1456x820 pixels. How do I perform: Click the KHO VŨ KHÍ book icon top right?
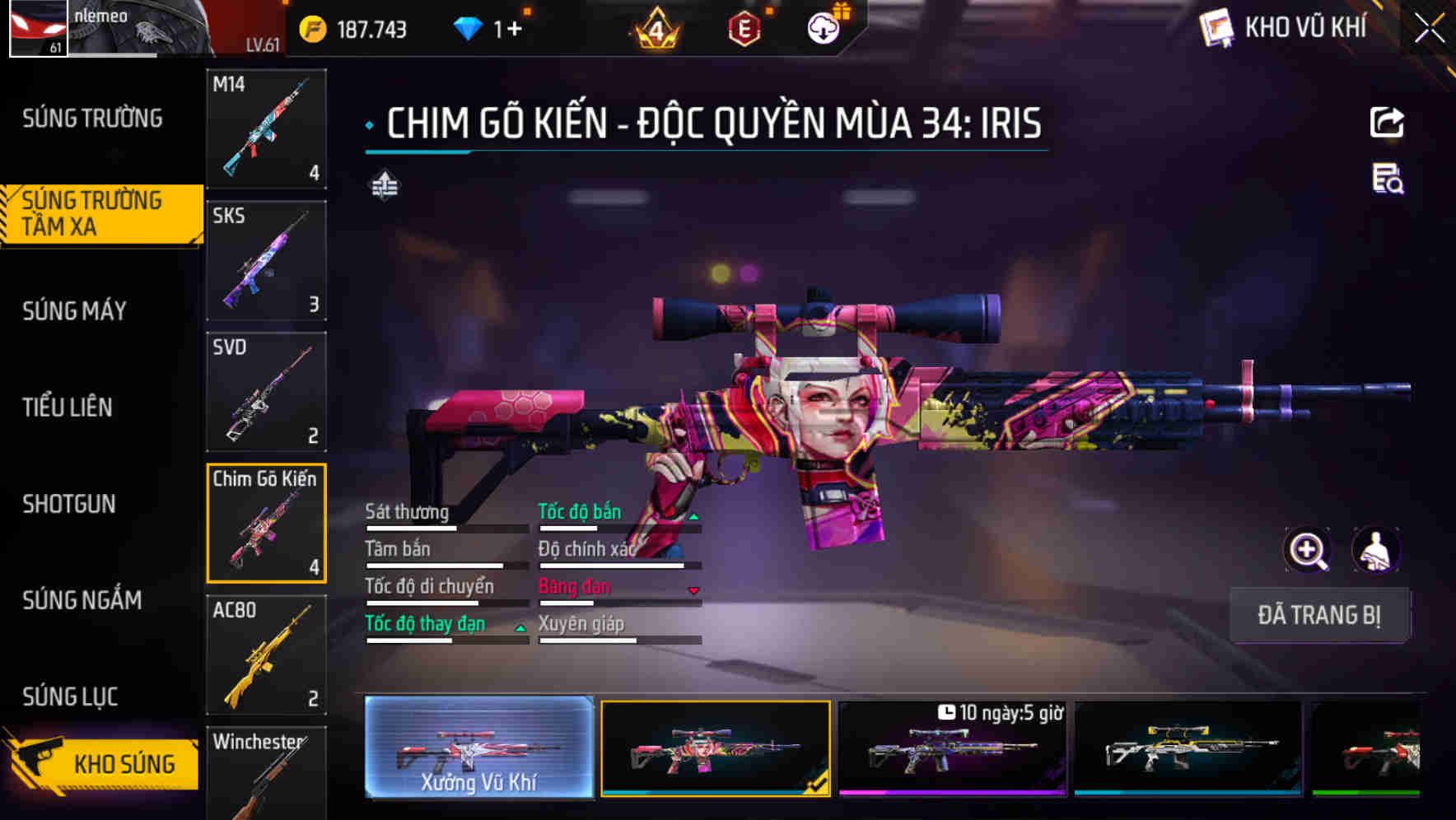(1216, 27)
